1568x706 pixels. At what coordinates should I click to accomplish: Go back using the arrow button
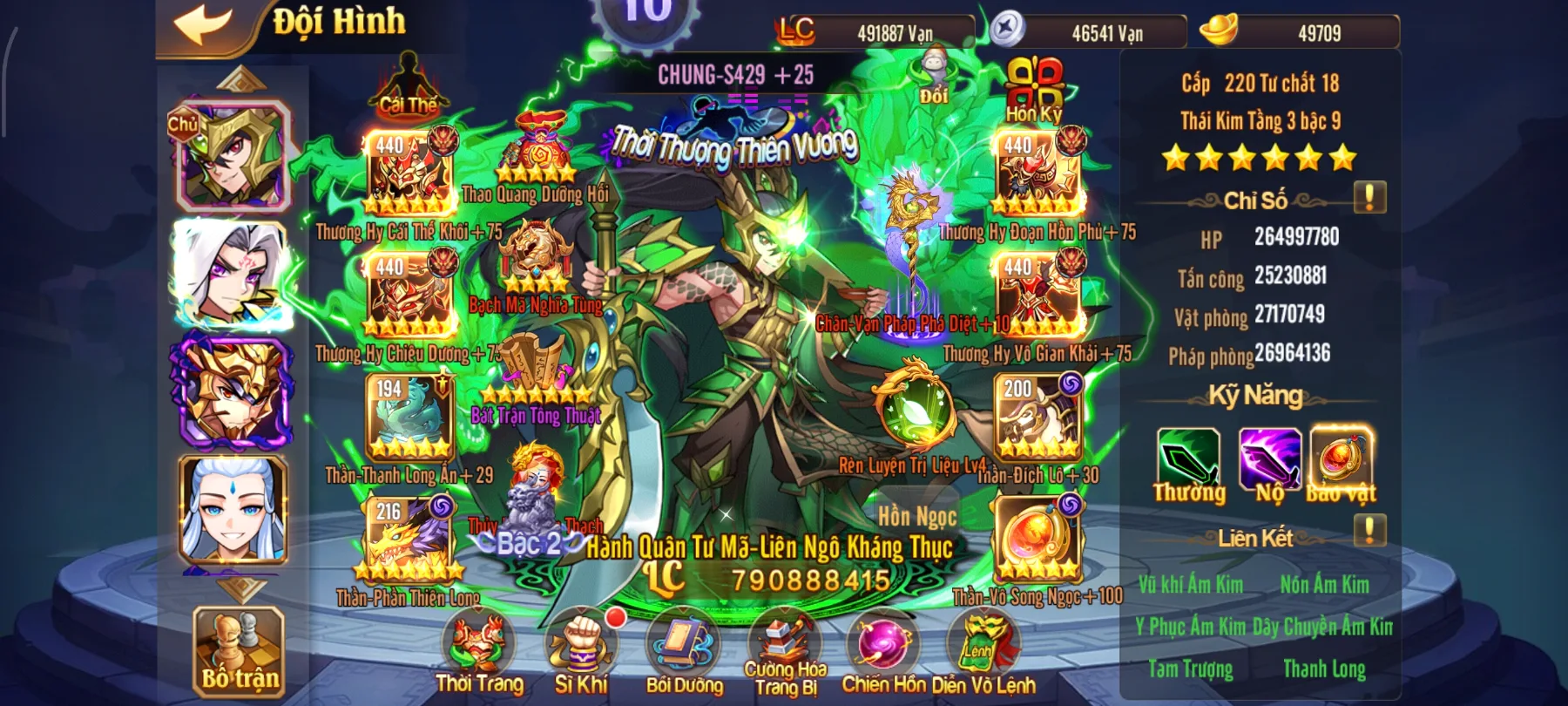(x=204, y=24)
